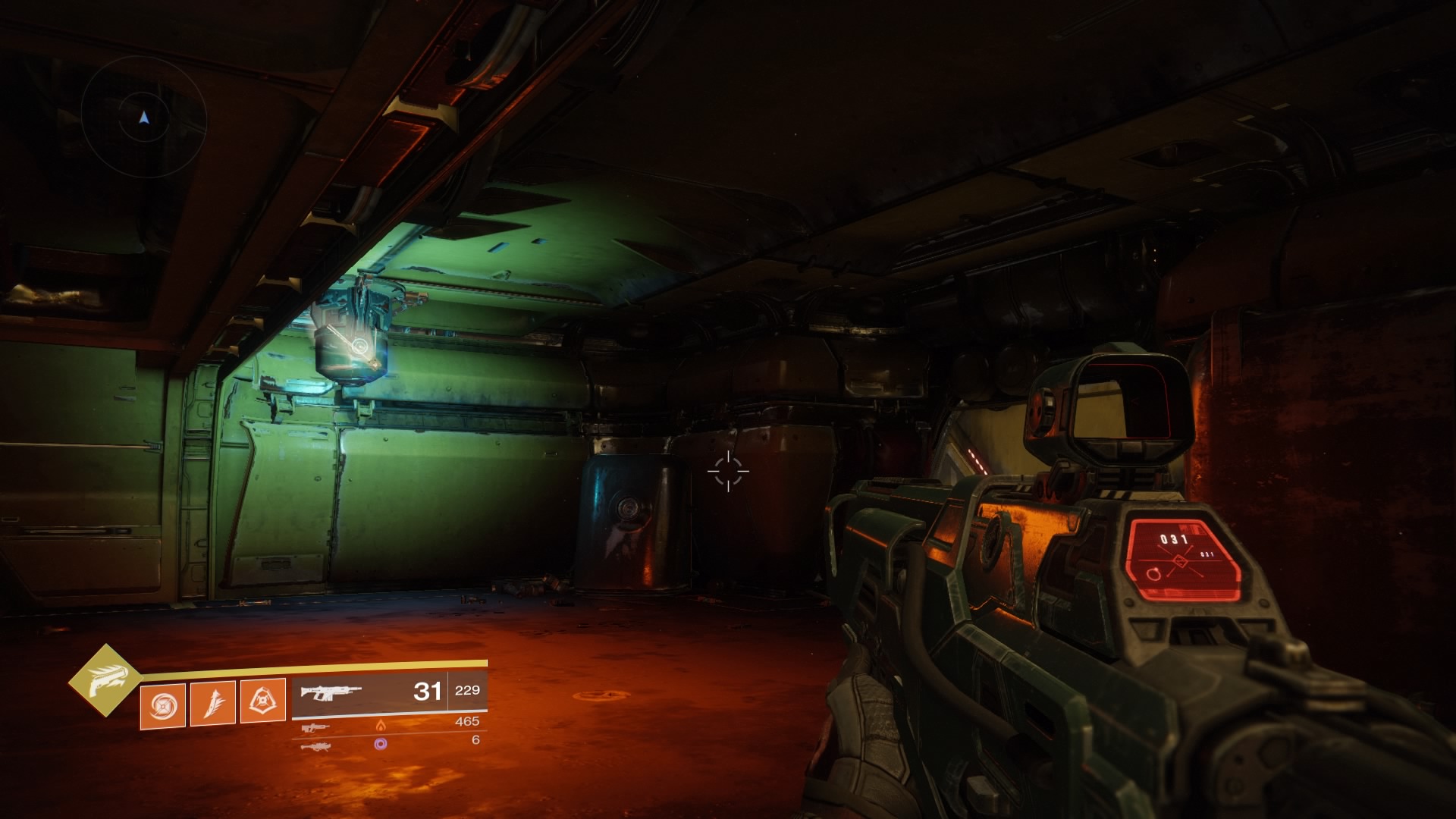This screenshot has height=819, width=1456.
Task: Use the throwing knife melee ability
Action: click(x=213, y=702)
